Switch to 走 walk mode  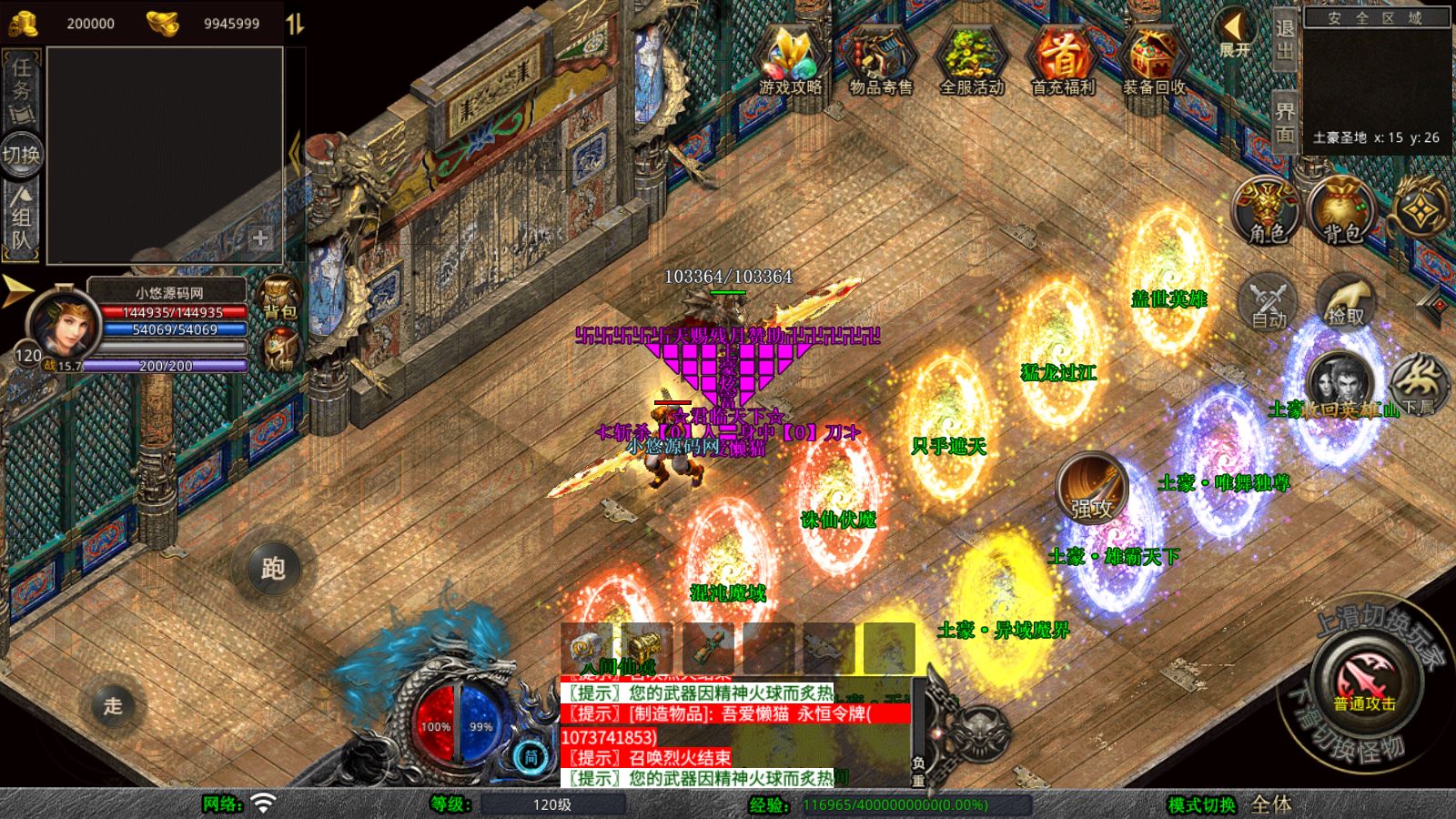(x=113, y=705)
